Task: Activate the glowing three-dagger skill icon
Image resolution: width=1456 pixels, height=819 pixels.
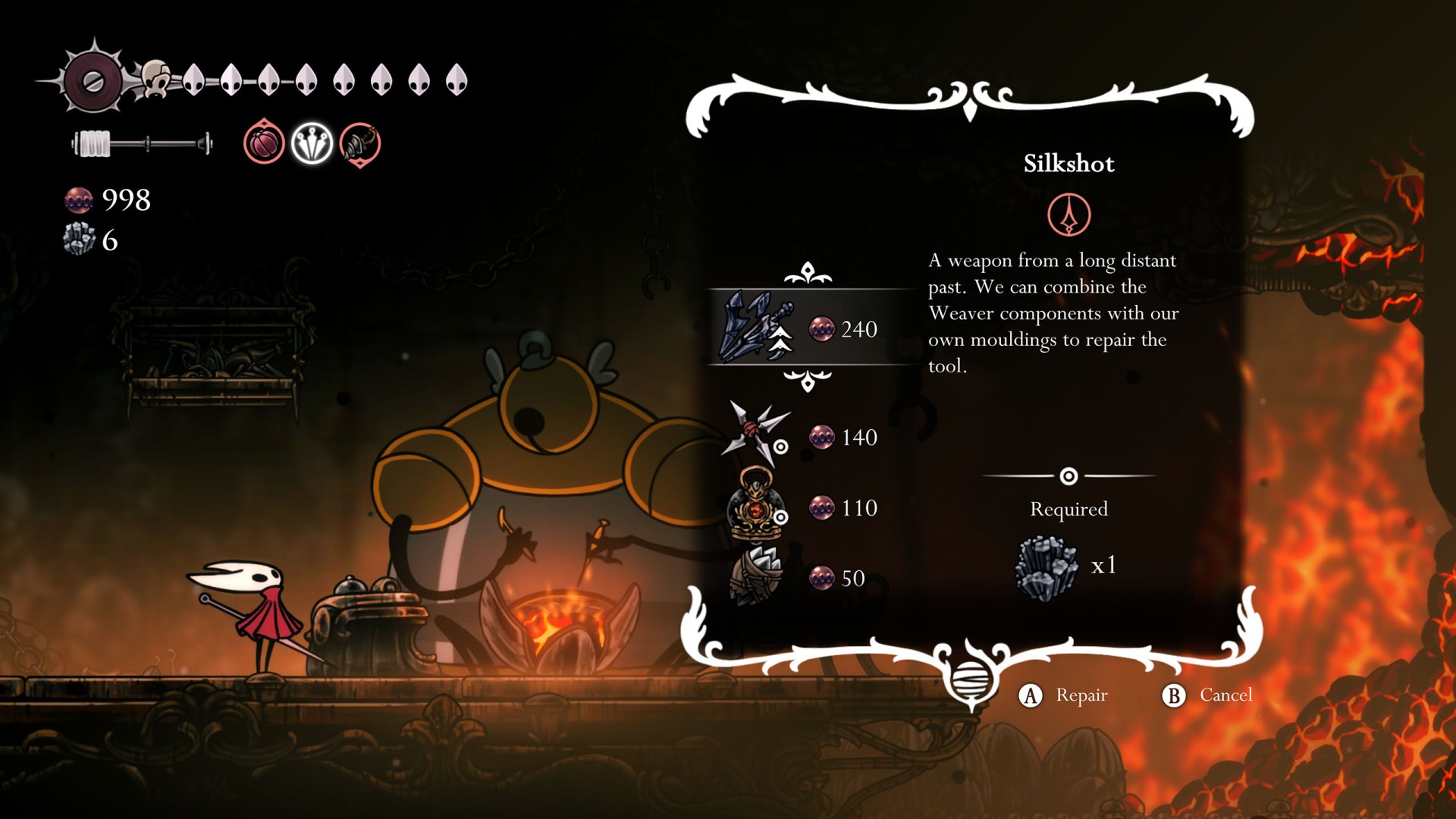Action: click(x=312, y=143)
